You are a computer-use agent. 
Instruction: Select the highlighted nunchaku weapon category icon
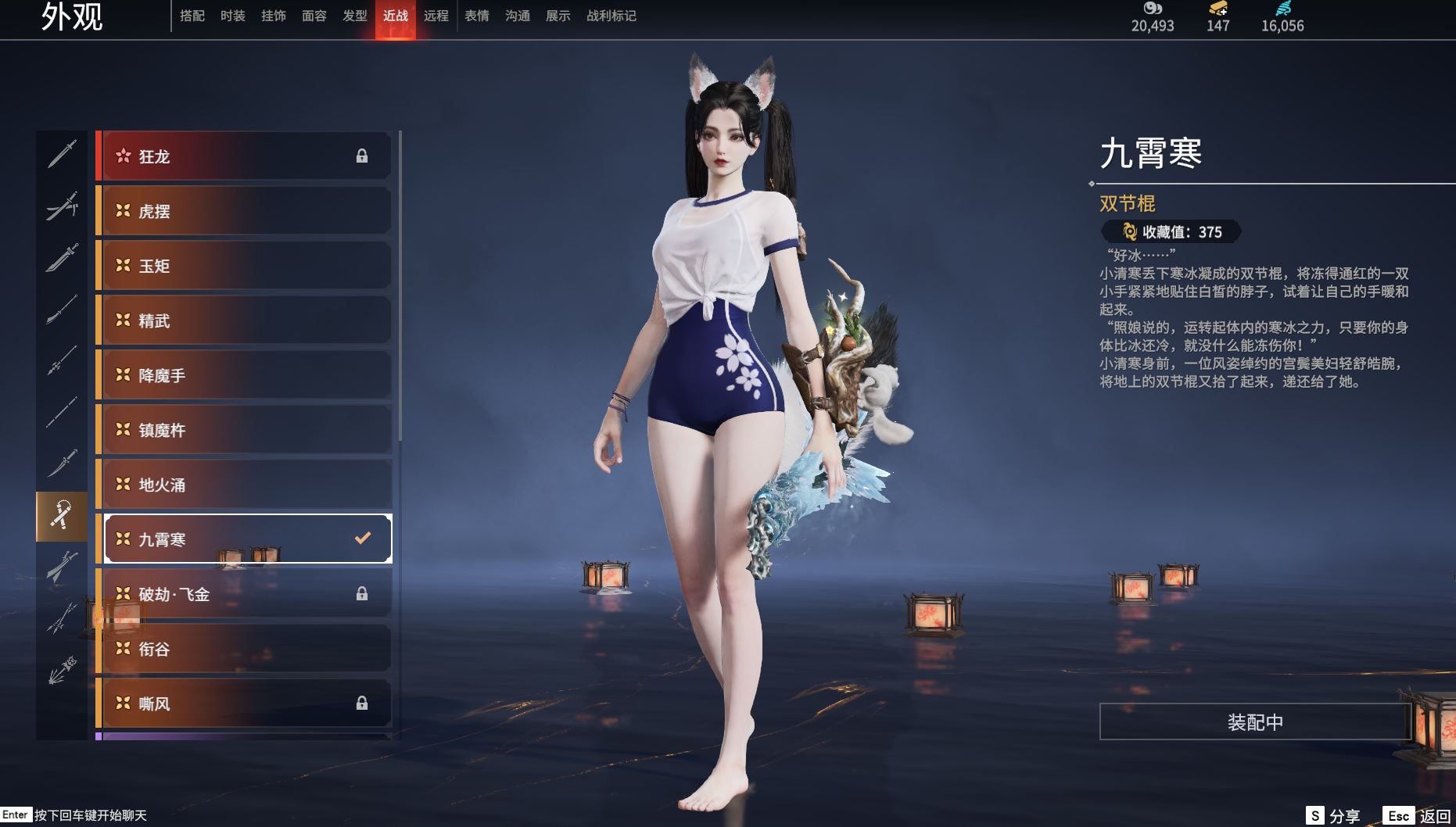click(62, 516)
